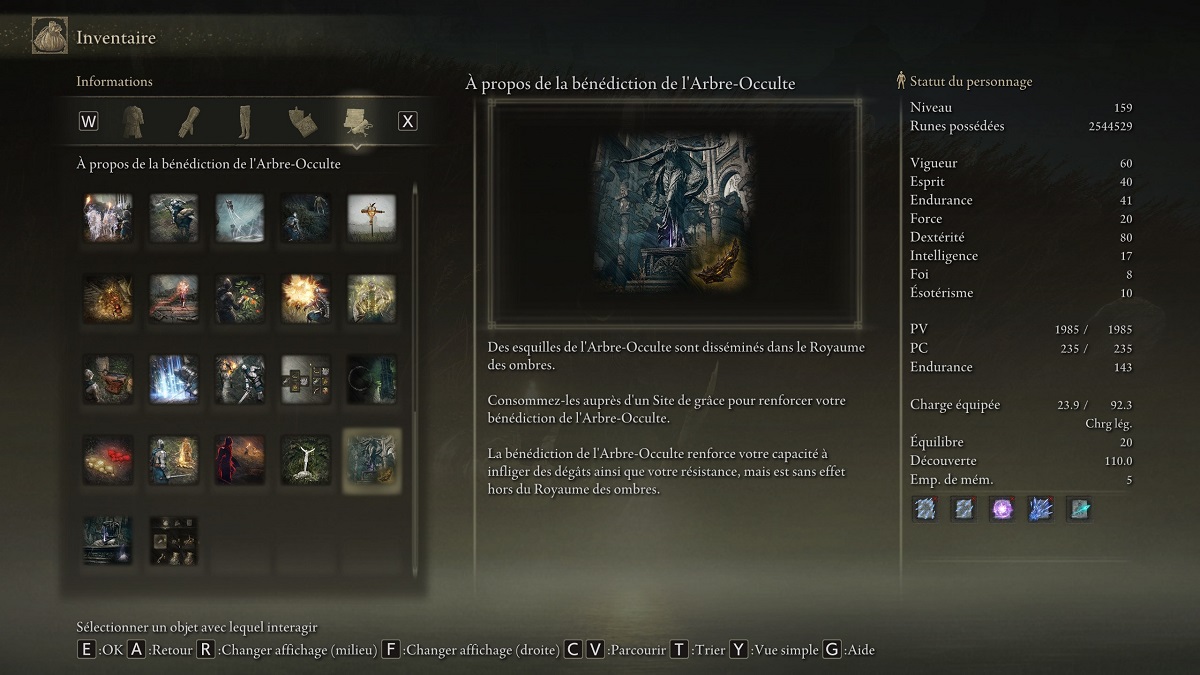The height and width of the screenshot is (675, 1200).
Task: Open the blue waterfall magic info tile
Action: point(173,379)
